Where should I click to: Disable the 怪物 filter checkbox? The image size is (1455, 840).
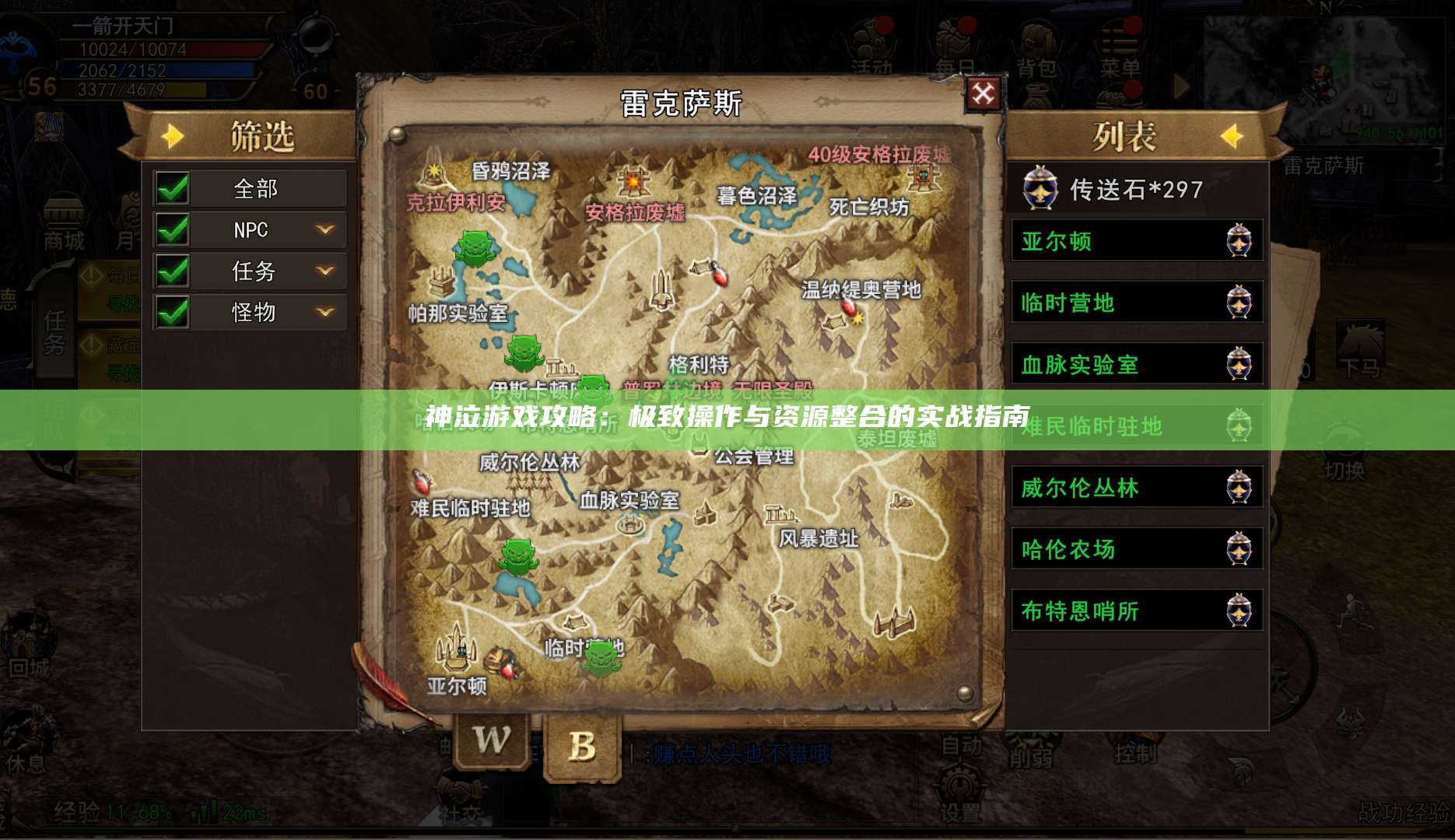[172, 312]
